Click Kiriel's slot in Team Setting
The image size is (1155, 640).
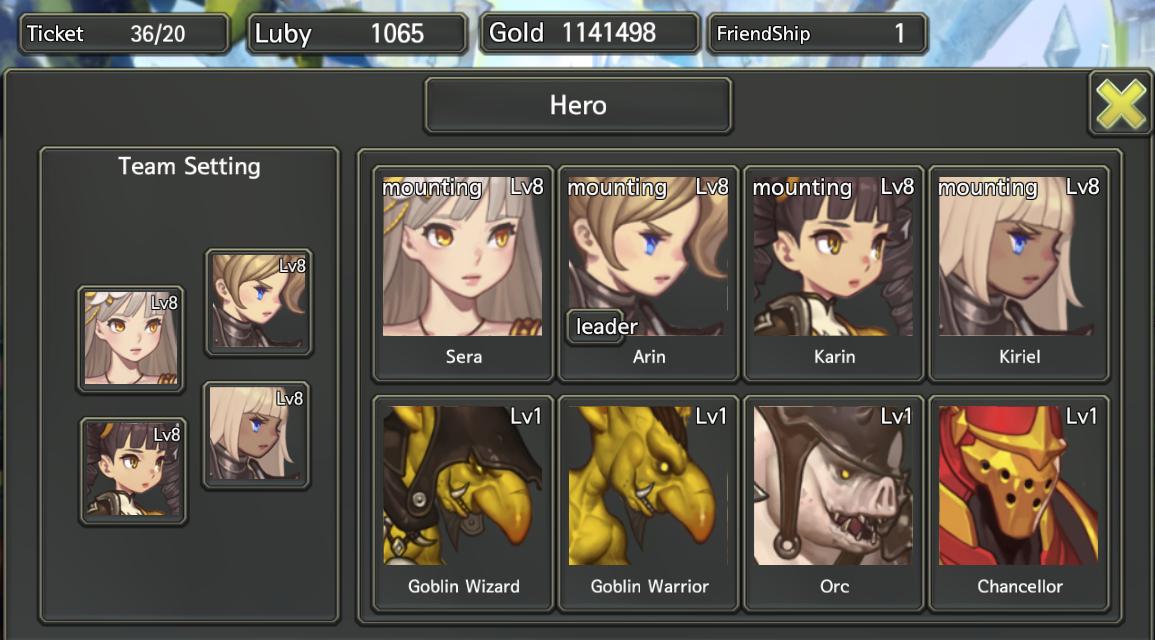click(x=256, y=435)
